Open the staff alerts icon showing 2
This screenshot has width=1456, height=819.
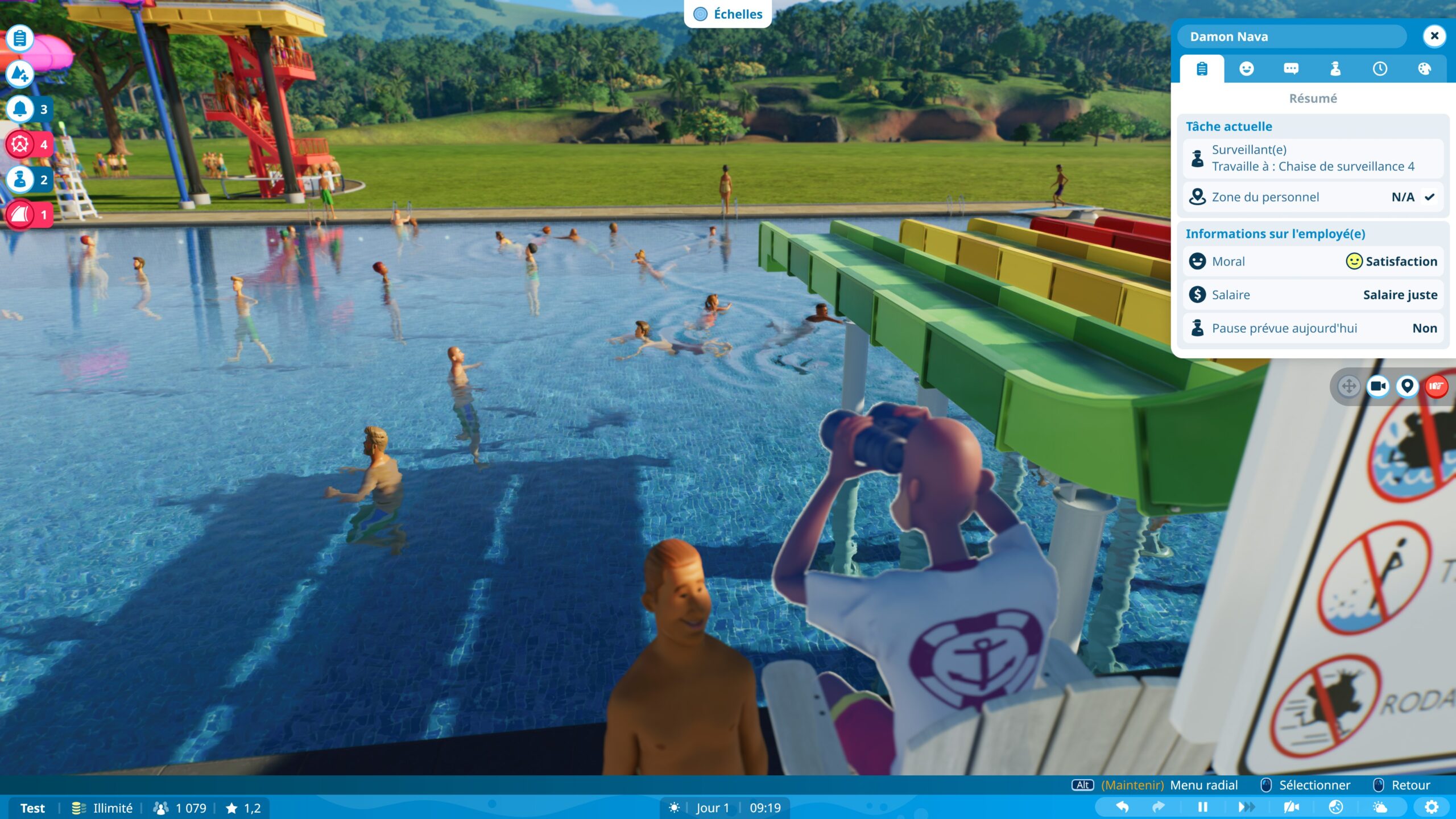(x=19, y=180)
